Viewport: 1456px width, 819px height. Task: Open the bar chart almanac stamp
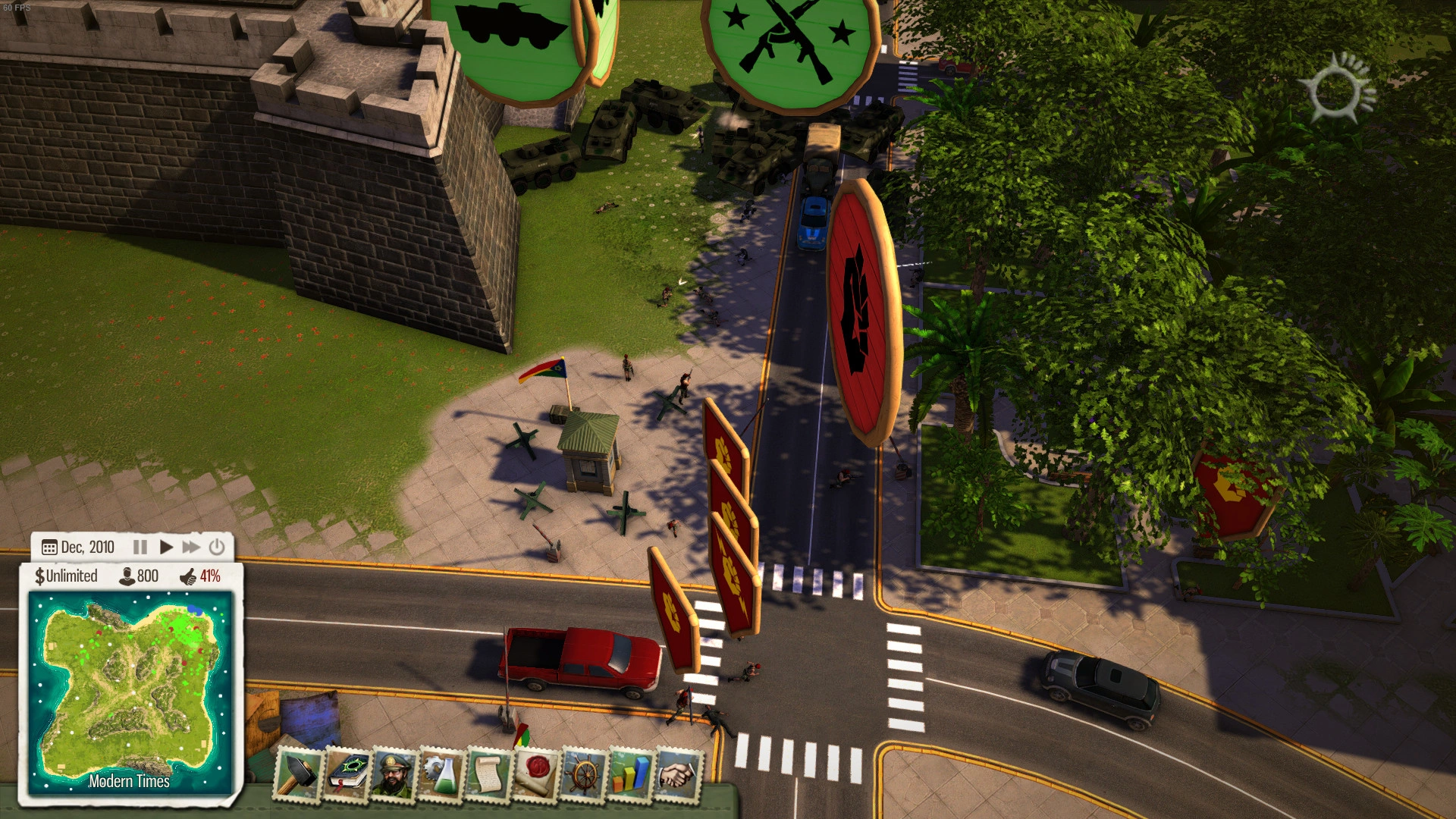[631, 774]
